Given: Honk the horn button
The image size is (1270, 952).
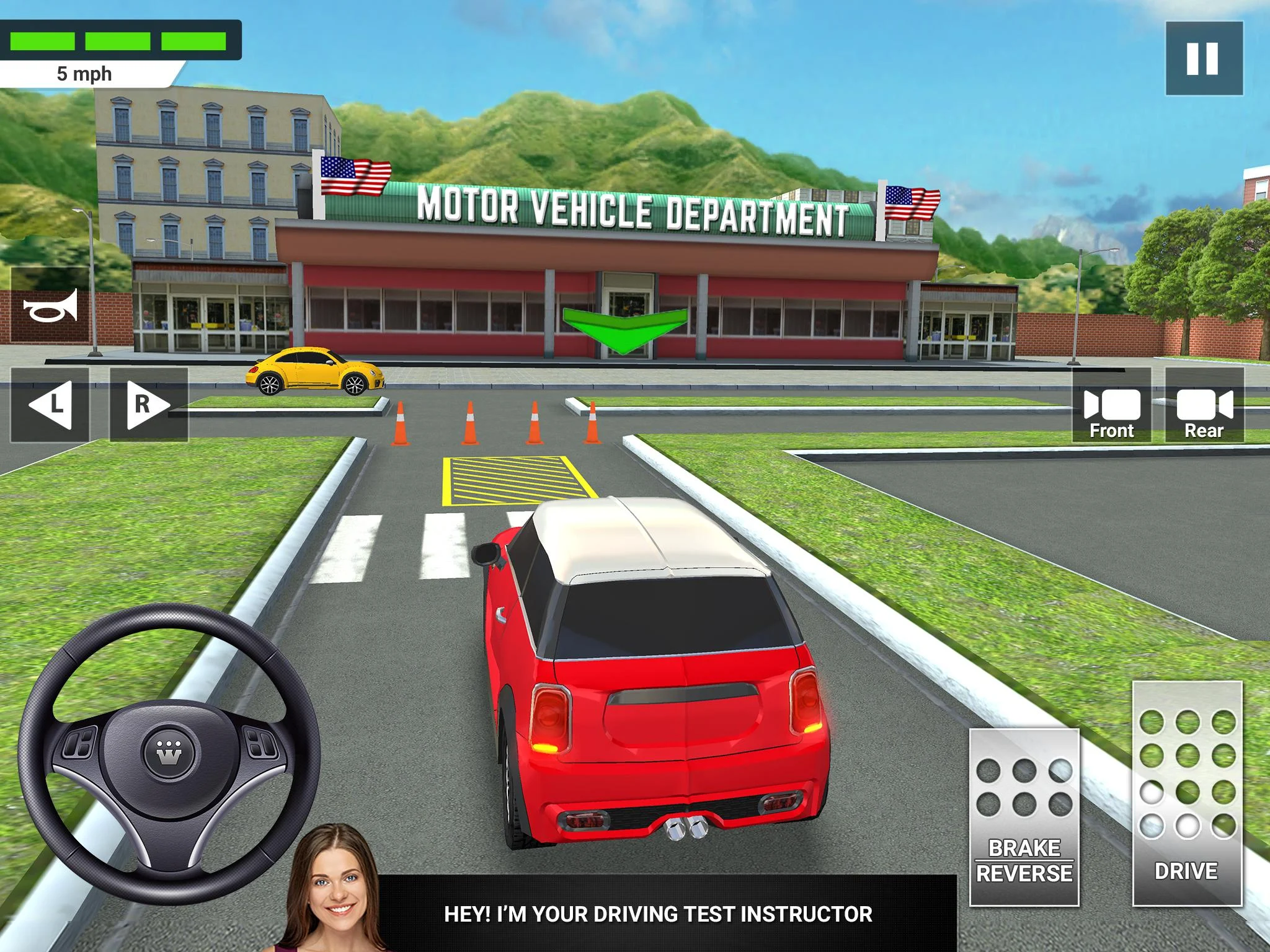Looking at the screenshot, I should click(50, 306).
